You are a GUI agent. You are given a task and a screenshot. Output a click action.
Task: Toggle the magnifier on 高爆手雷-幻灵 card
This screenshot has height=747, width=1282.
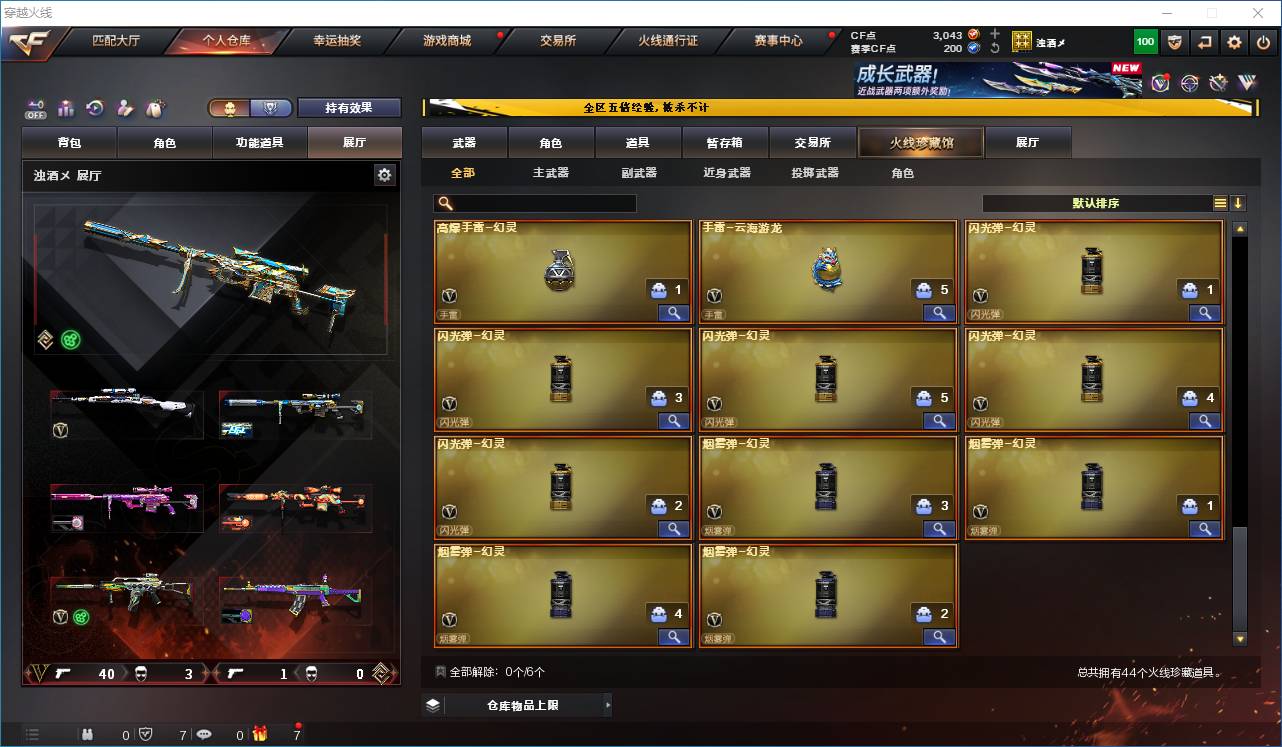(x=673, y=313)
